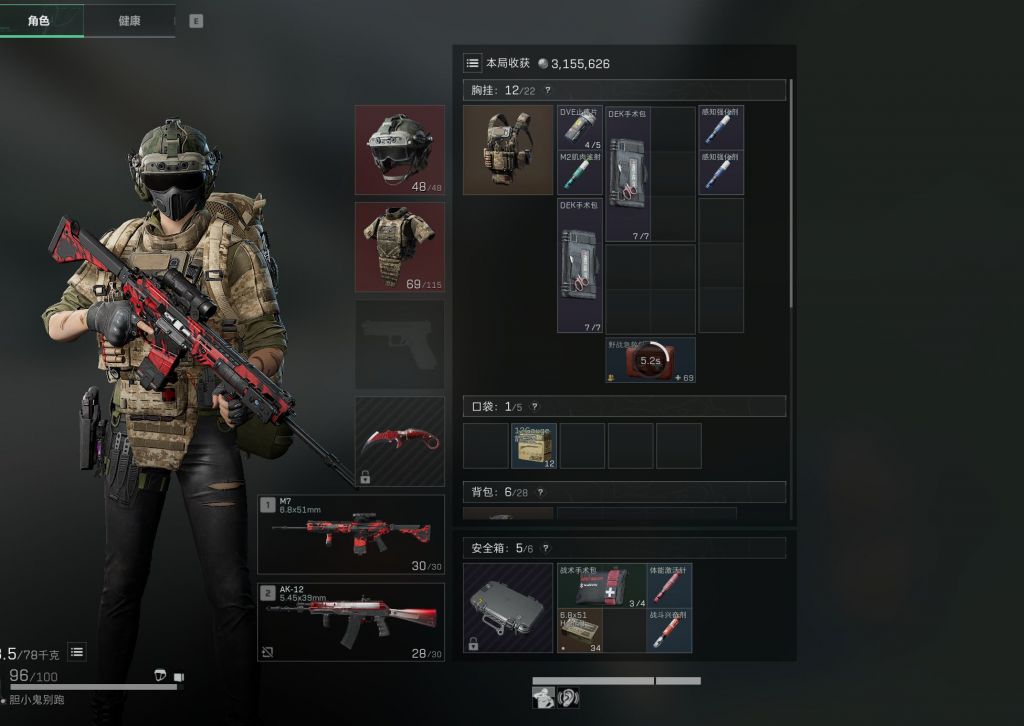Open the weight details list icon
This screenshot has height=726, width=1024.
click(x=77, y=652)
